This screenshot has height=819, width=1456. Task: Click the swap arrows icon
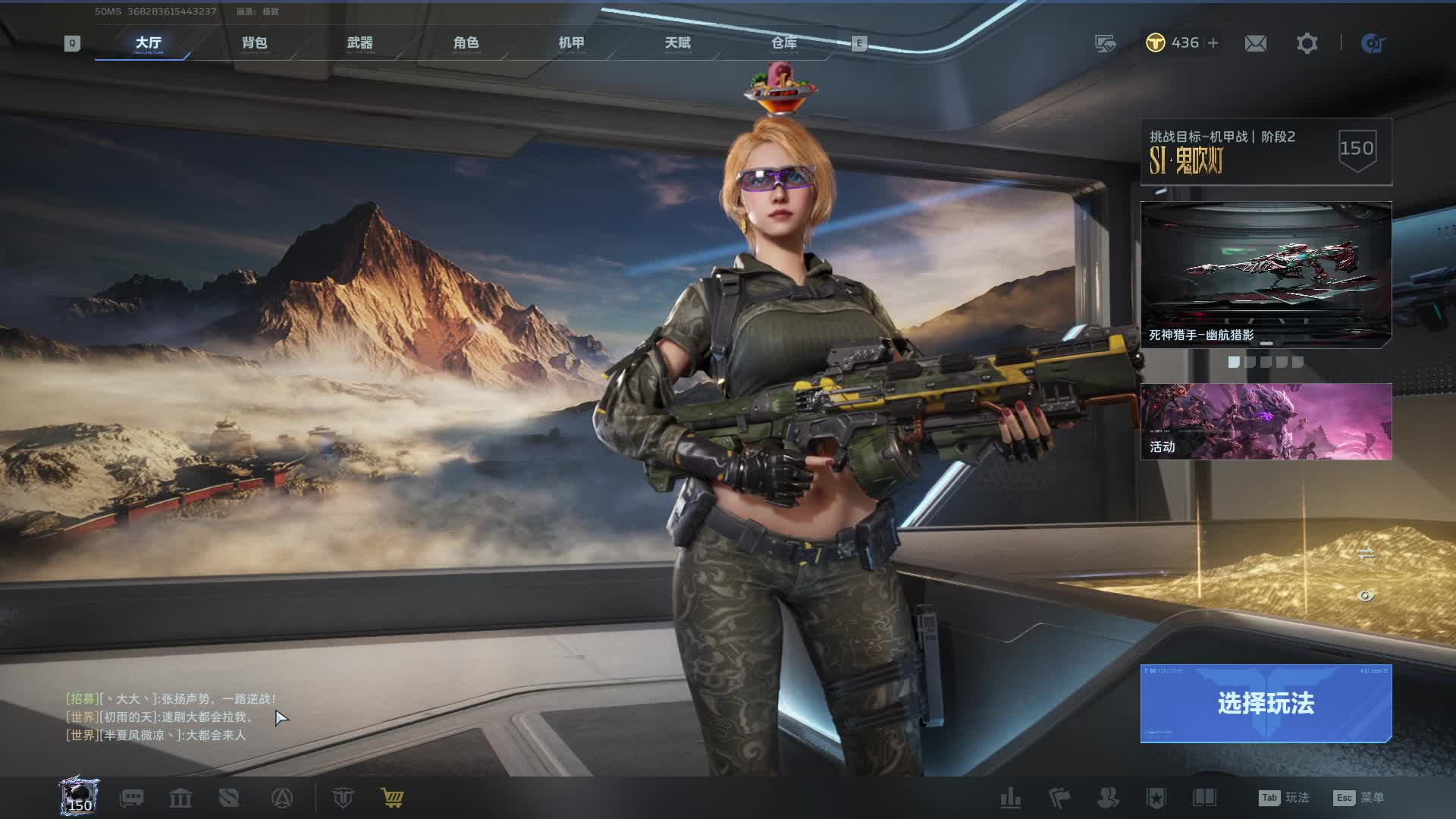pos(1366,554)
